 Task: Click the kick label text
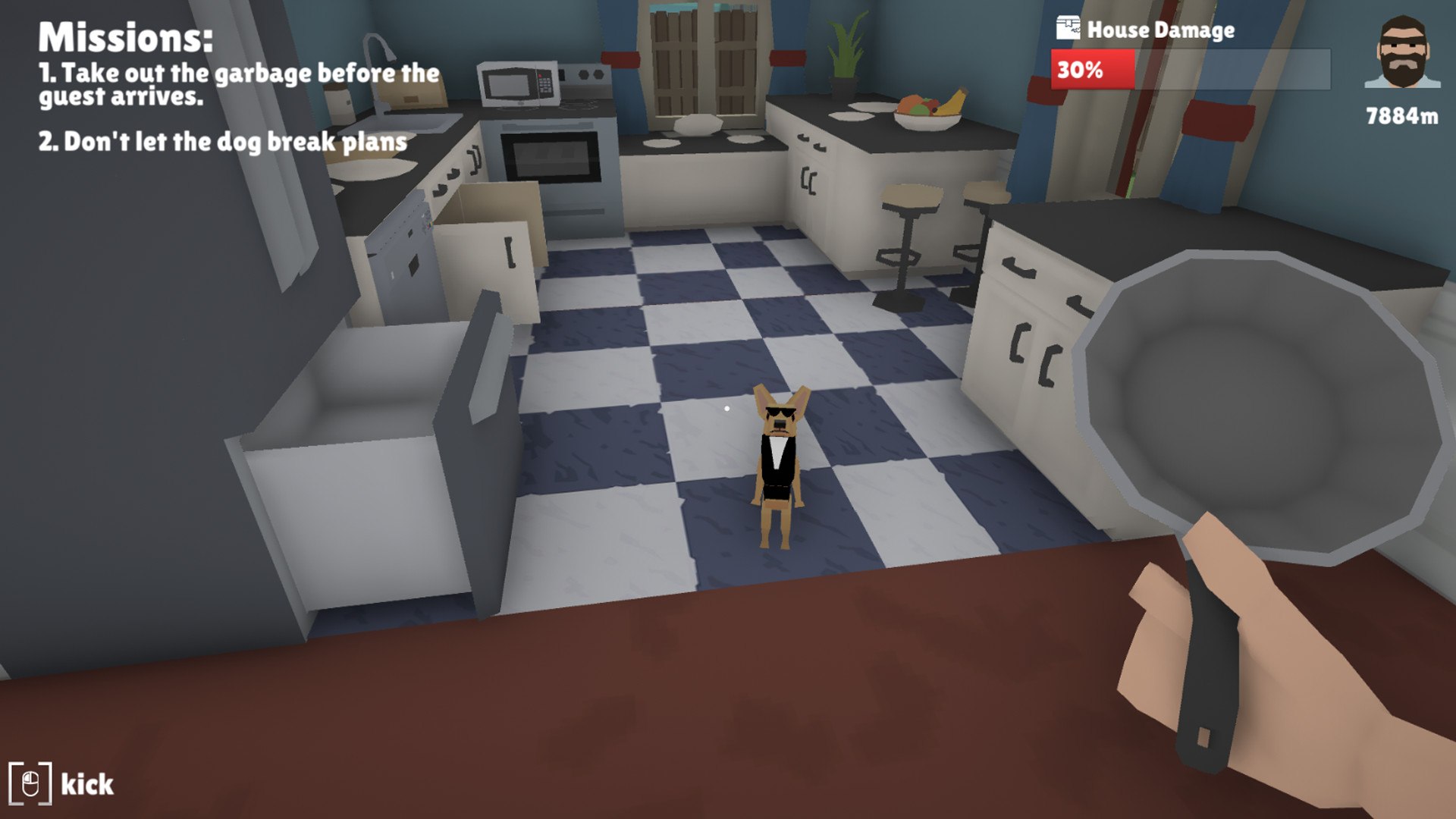click(x=86, y=783)
